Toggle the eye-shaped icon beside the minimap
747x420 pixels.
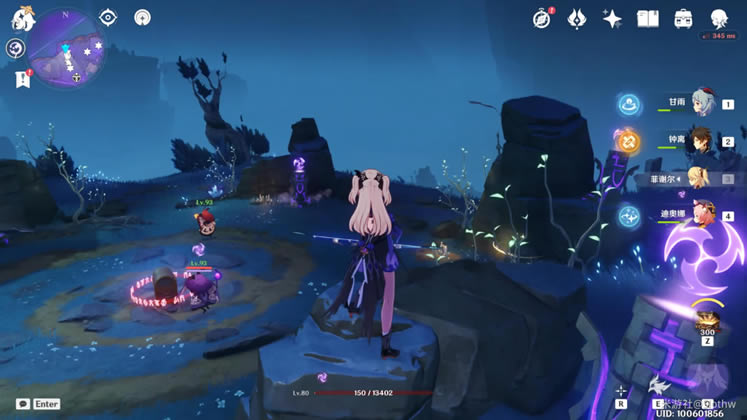point(109,18)
